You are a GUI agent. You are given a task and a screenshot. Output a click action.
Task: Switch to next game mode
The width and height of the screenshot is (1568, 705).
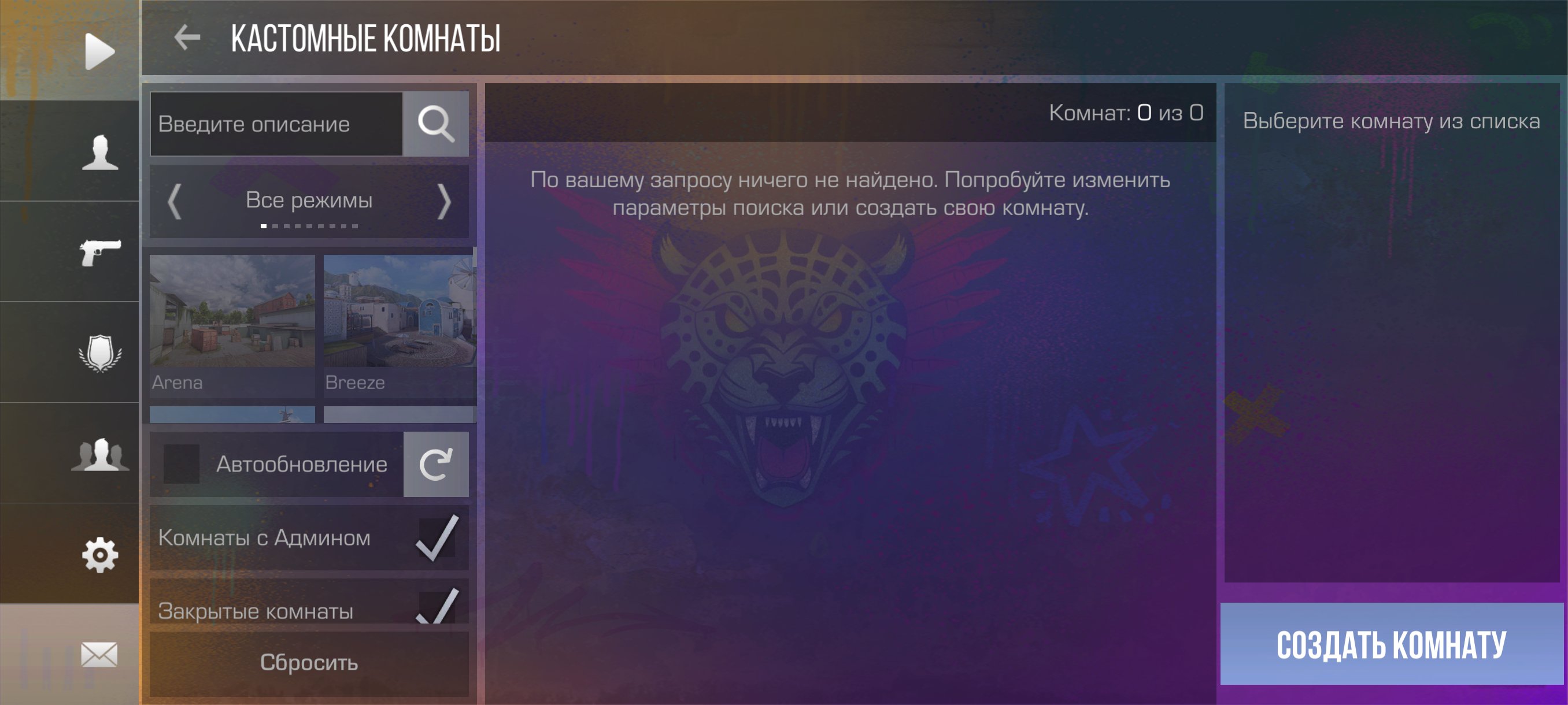tap(445, 201)
